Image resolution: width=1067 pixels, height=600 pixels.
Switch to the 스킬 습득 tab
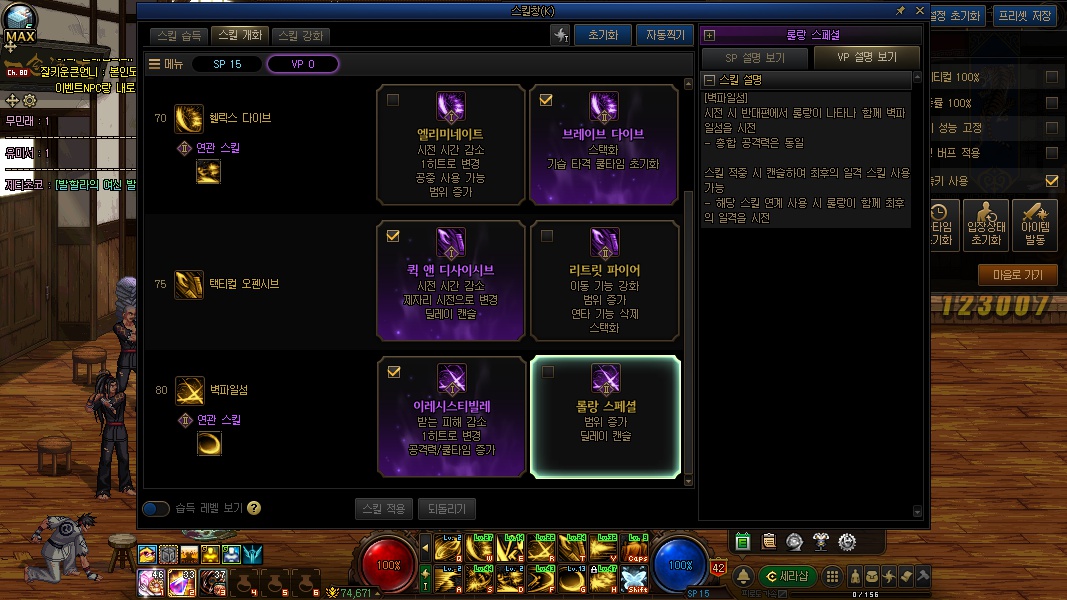(180, 35)
